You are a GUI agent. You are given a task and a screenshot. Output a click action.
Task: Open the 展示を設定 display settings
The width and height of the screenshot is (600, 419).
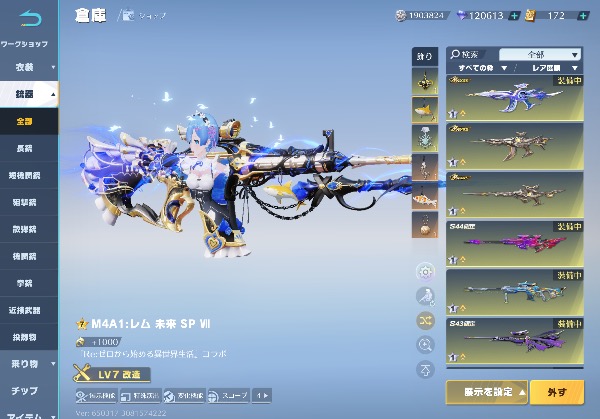[x=485, y=390]
